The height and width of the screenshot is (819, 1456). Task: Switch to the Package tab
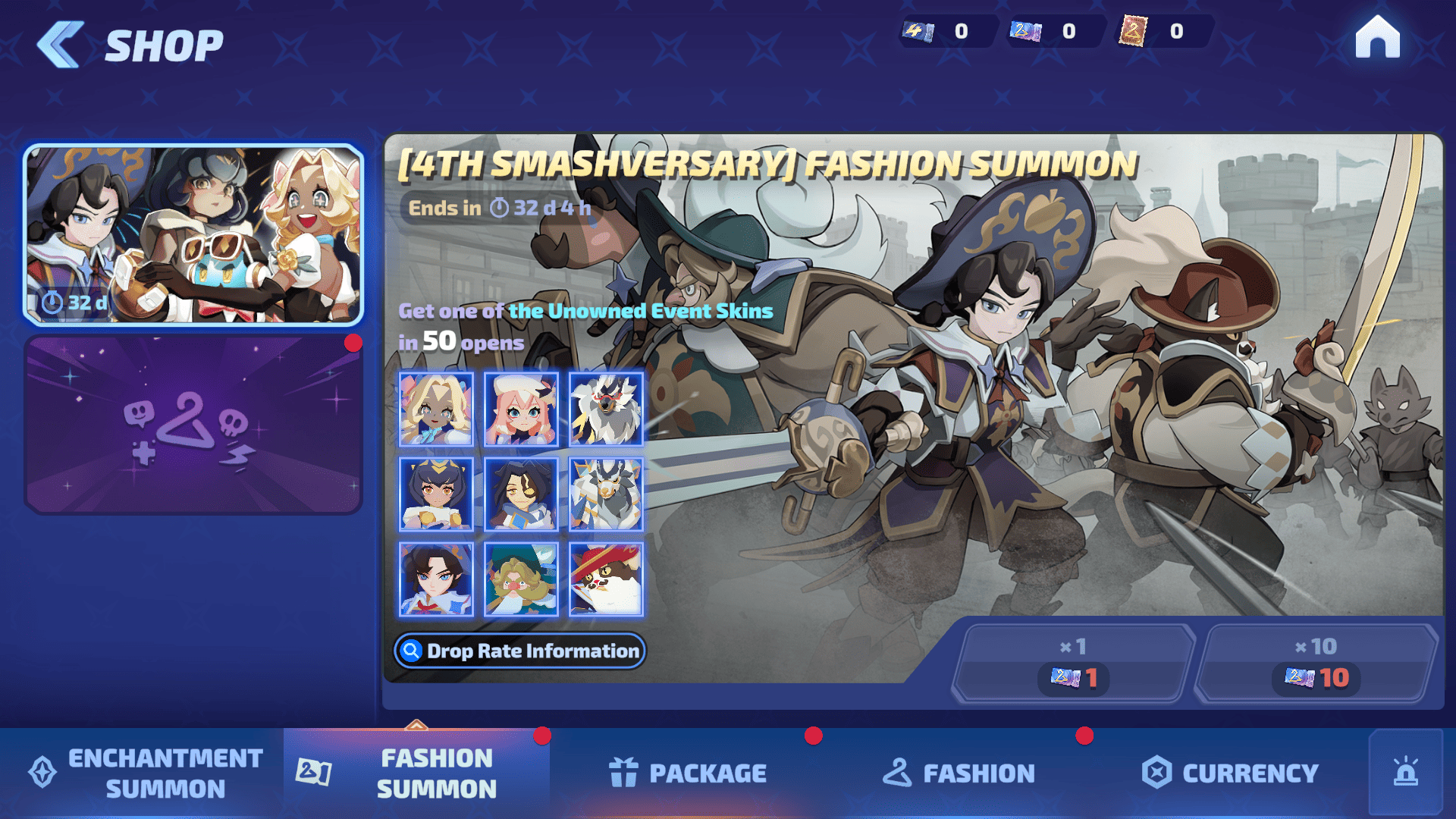[688, 773]
